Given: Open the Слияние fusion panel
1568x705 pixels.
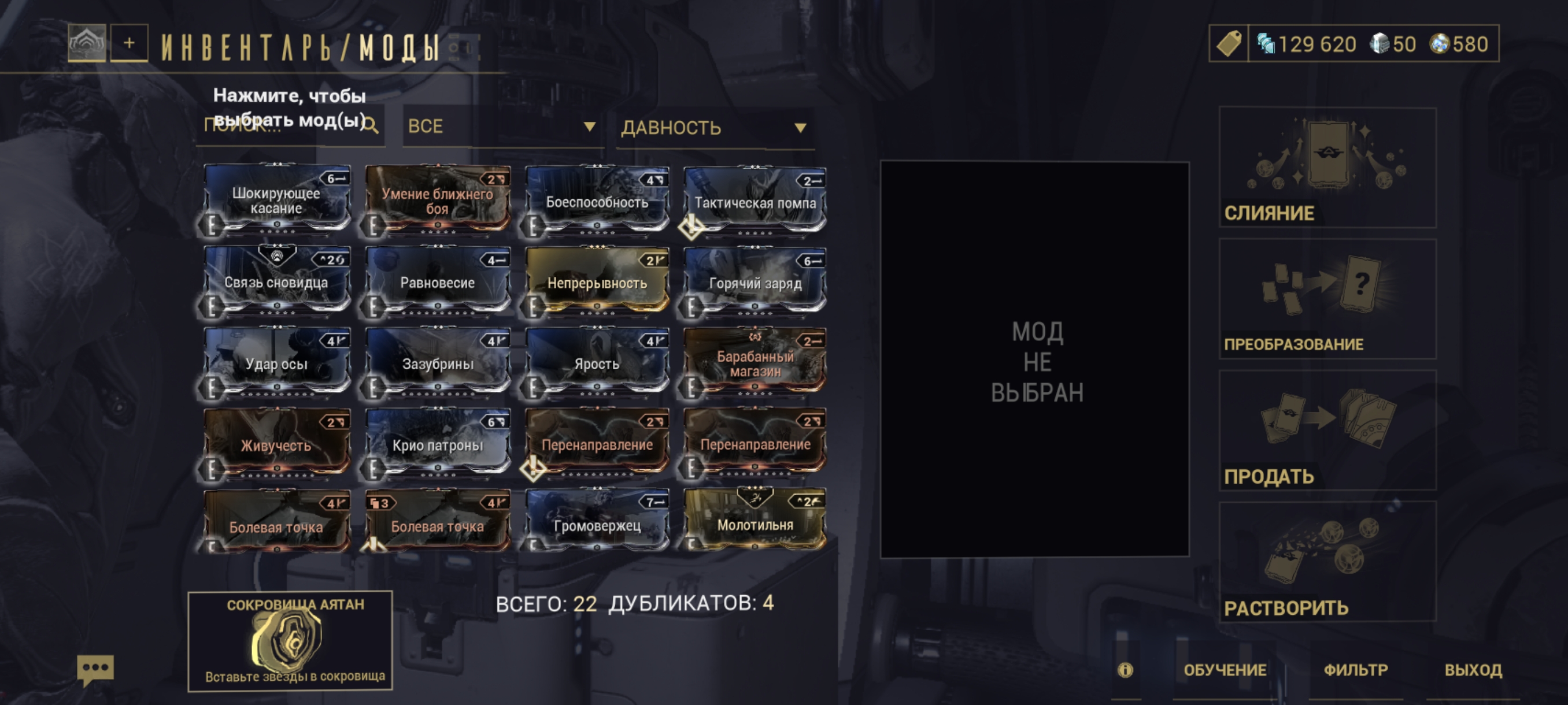Looking at the screenshot, I should [1327, 168].
